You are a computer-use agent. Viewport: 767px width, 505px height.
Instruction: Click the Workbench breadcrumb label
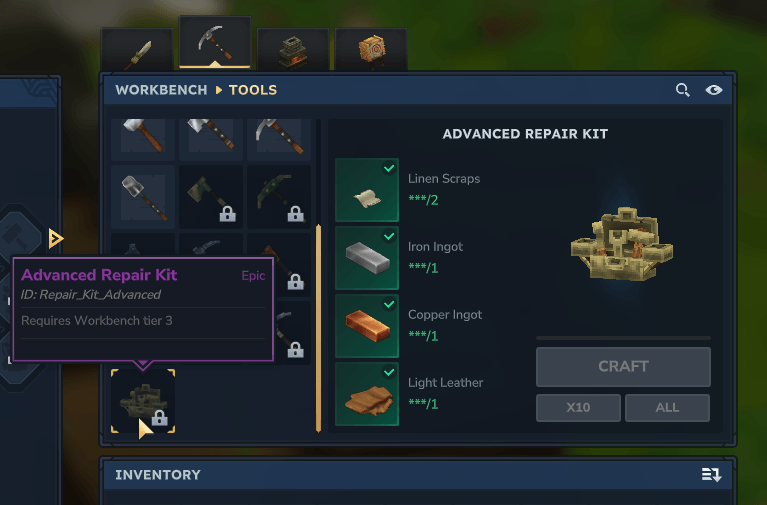(x=161, y=90)
